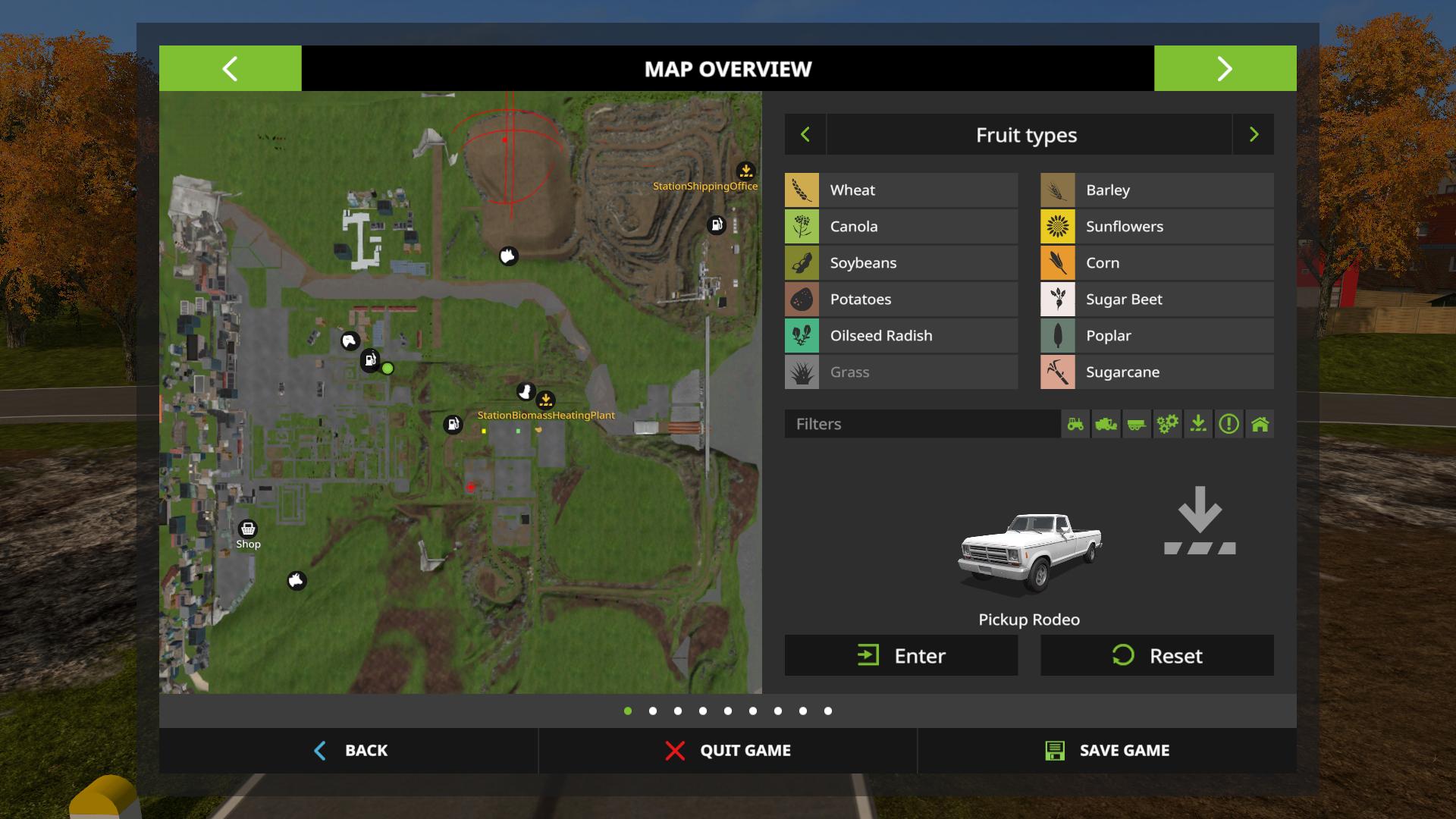This screenshot has height=819, width=1456.
Task: Toggle the Sunflowers fruit type
Action: 1156,227
